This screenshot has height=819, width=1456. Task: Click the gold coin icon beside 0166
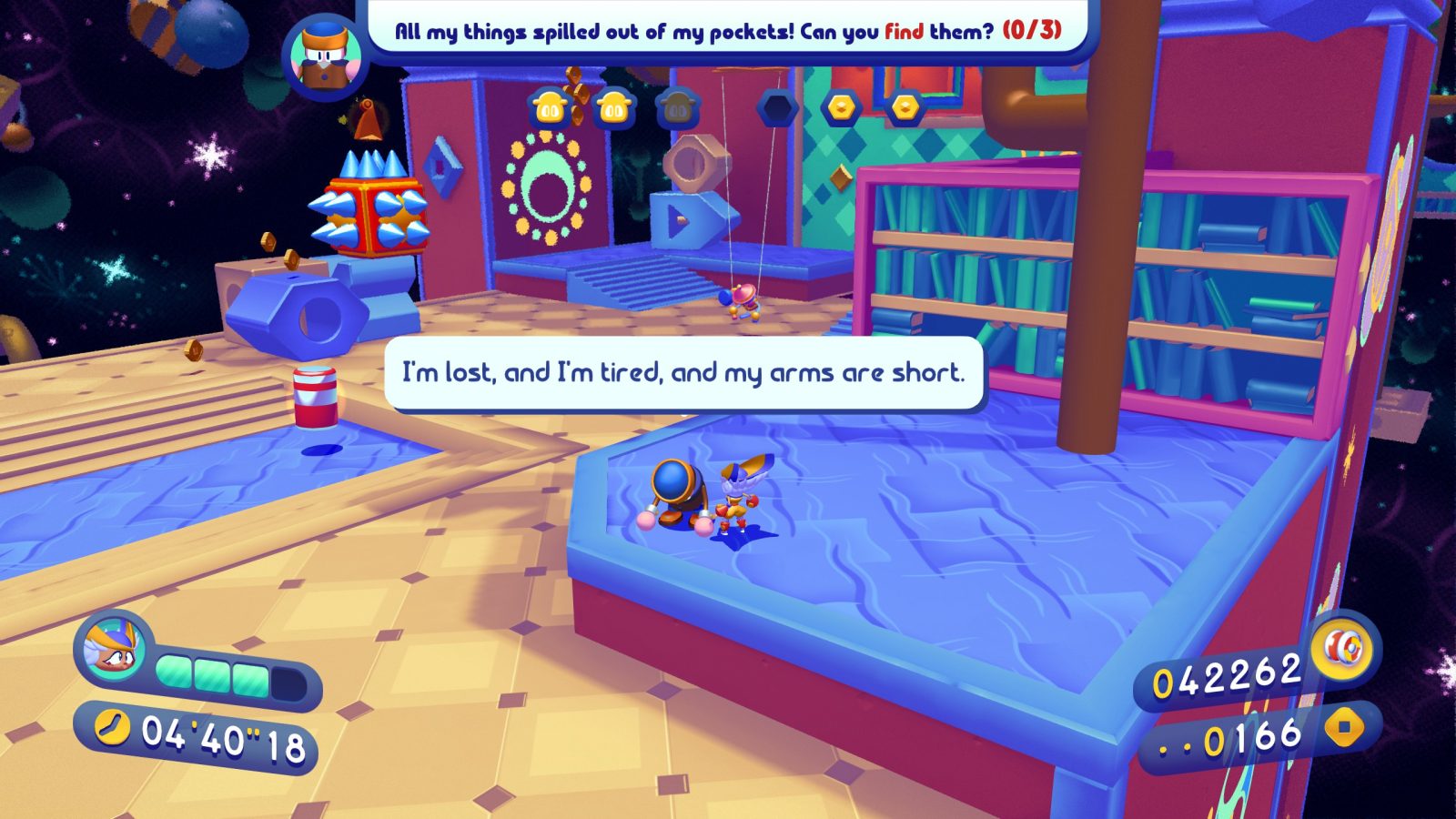coord(1344,728)
